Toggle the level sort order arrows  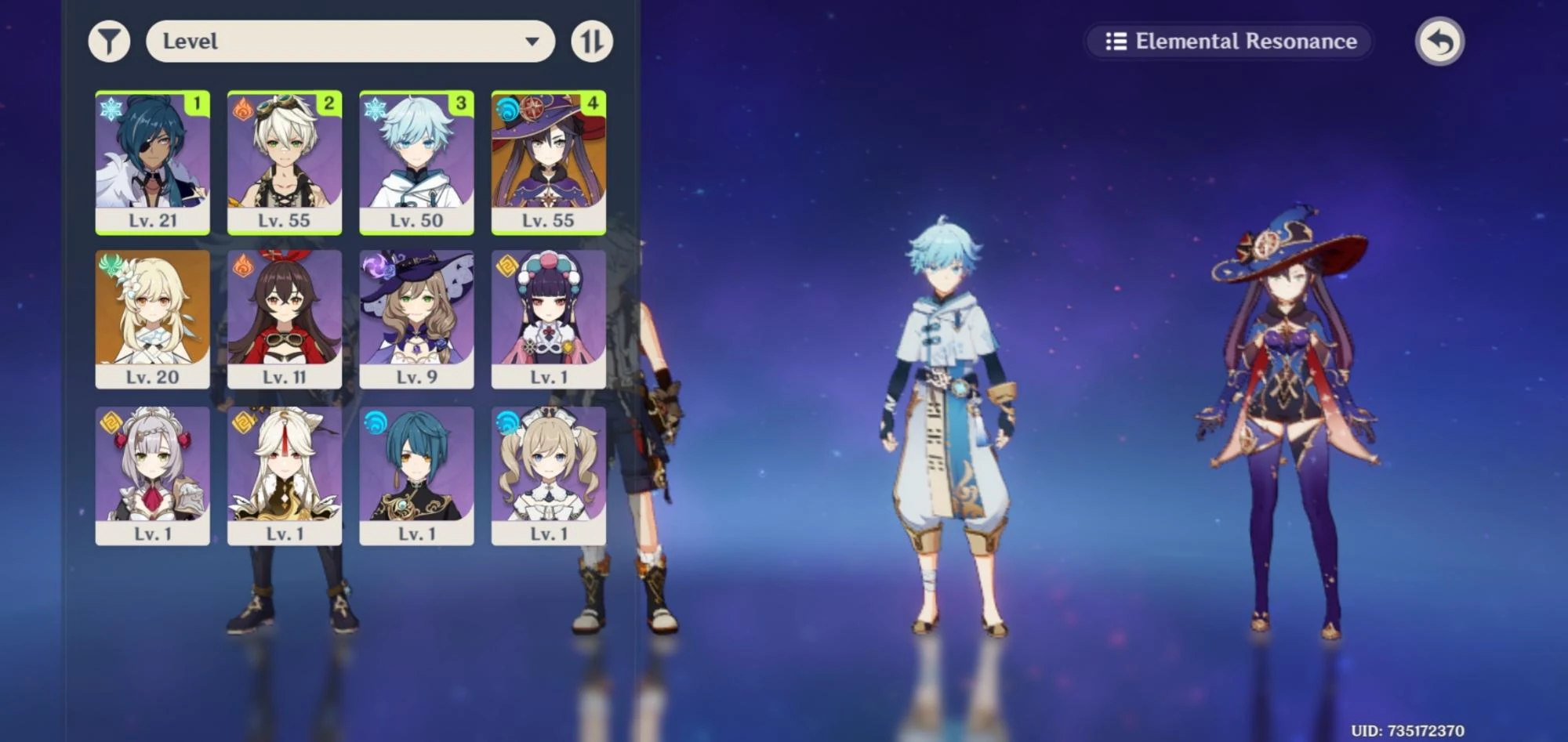click(x=592, y=41)
